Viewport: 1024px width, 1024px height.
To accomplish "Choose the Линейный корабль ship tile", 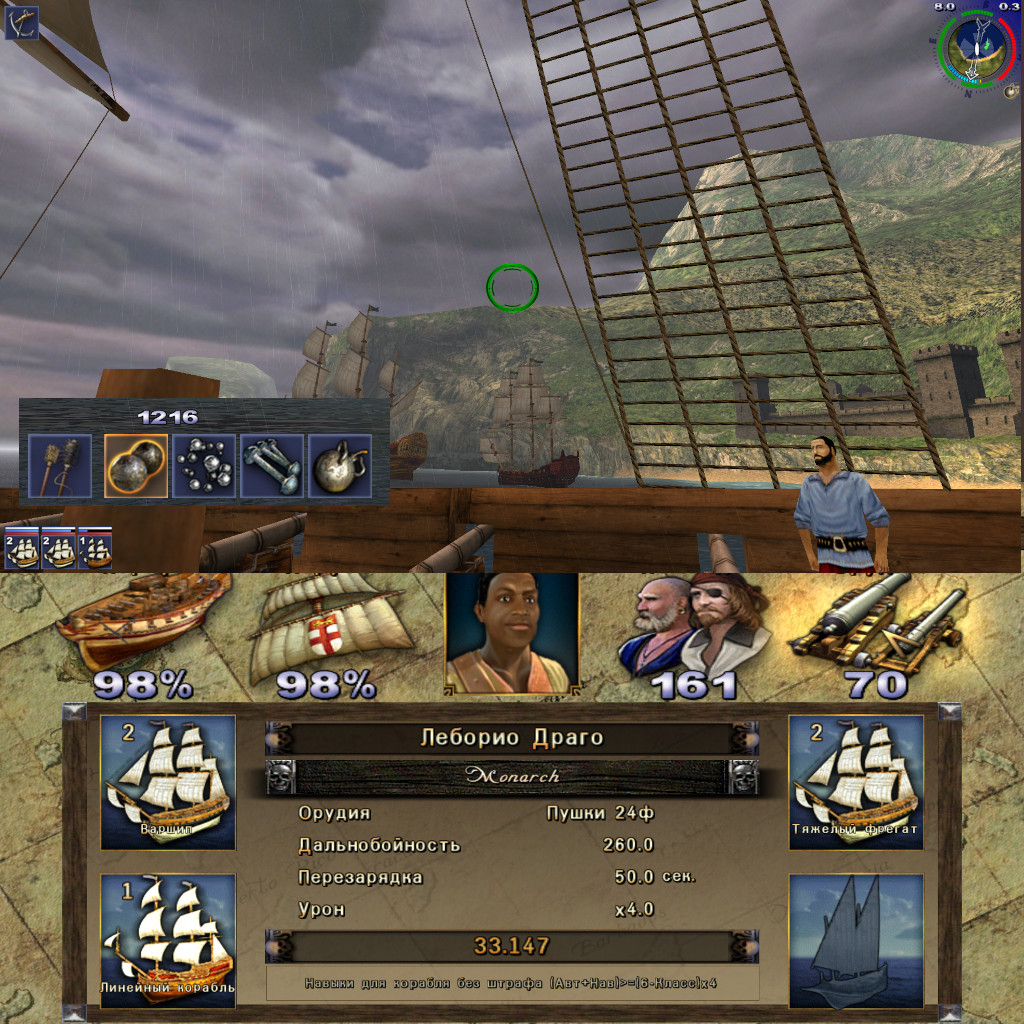I will tap(168, 940).
